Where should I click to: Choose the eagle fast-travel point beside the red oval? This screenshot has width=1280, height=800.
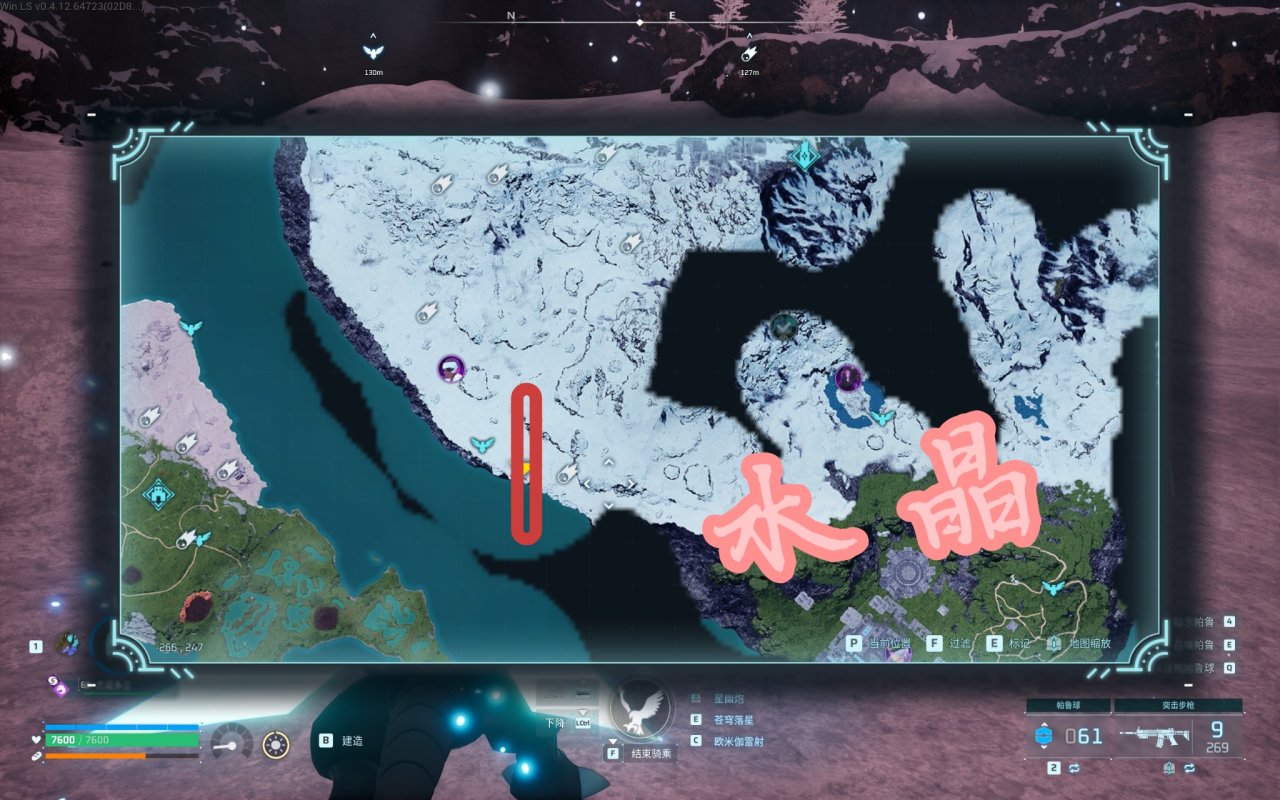[483, 445]
